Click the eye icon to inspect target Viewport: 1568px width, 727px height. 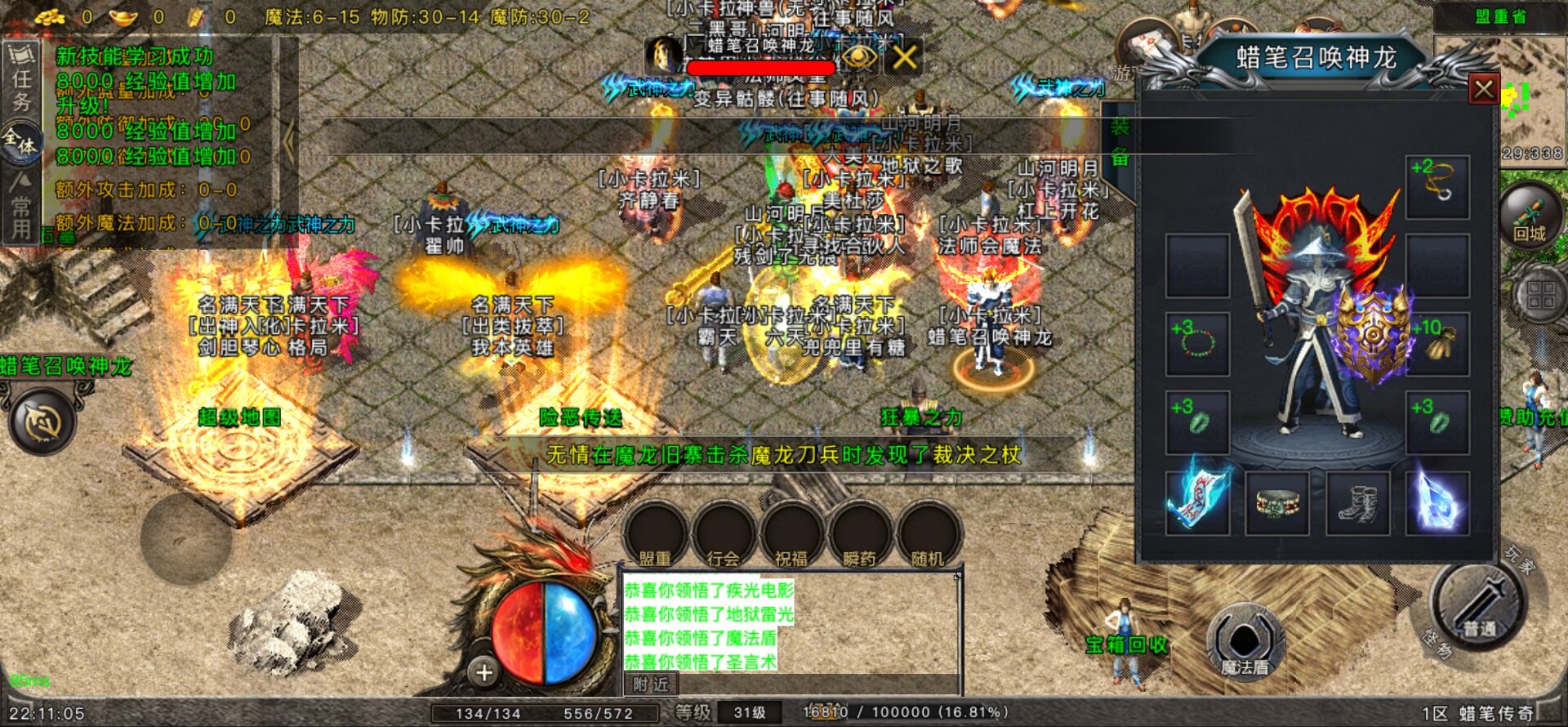[x=859, y=57]
